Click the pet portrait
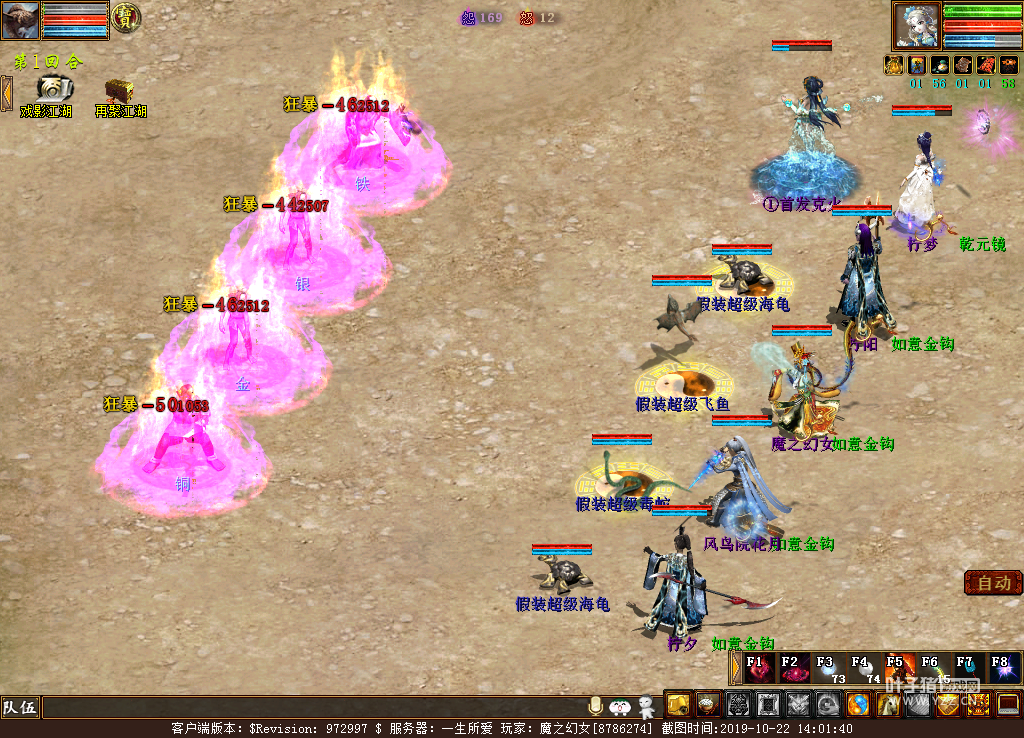 [20, 20]
